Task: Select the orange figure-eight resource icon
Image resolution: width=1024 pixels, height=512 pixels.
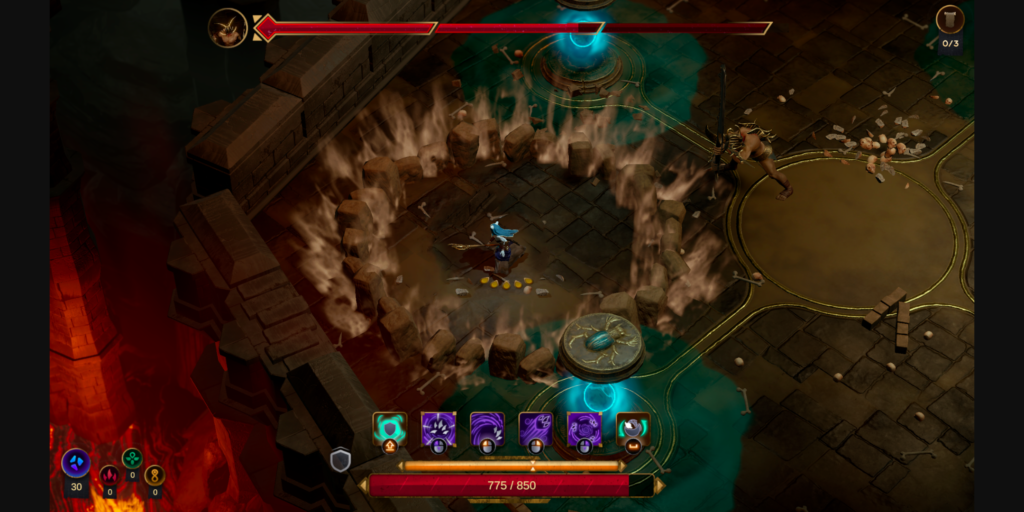Action: point(154,475)
